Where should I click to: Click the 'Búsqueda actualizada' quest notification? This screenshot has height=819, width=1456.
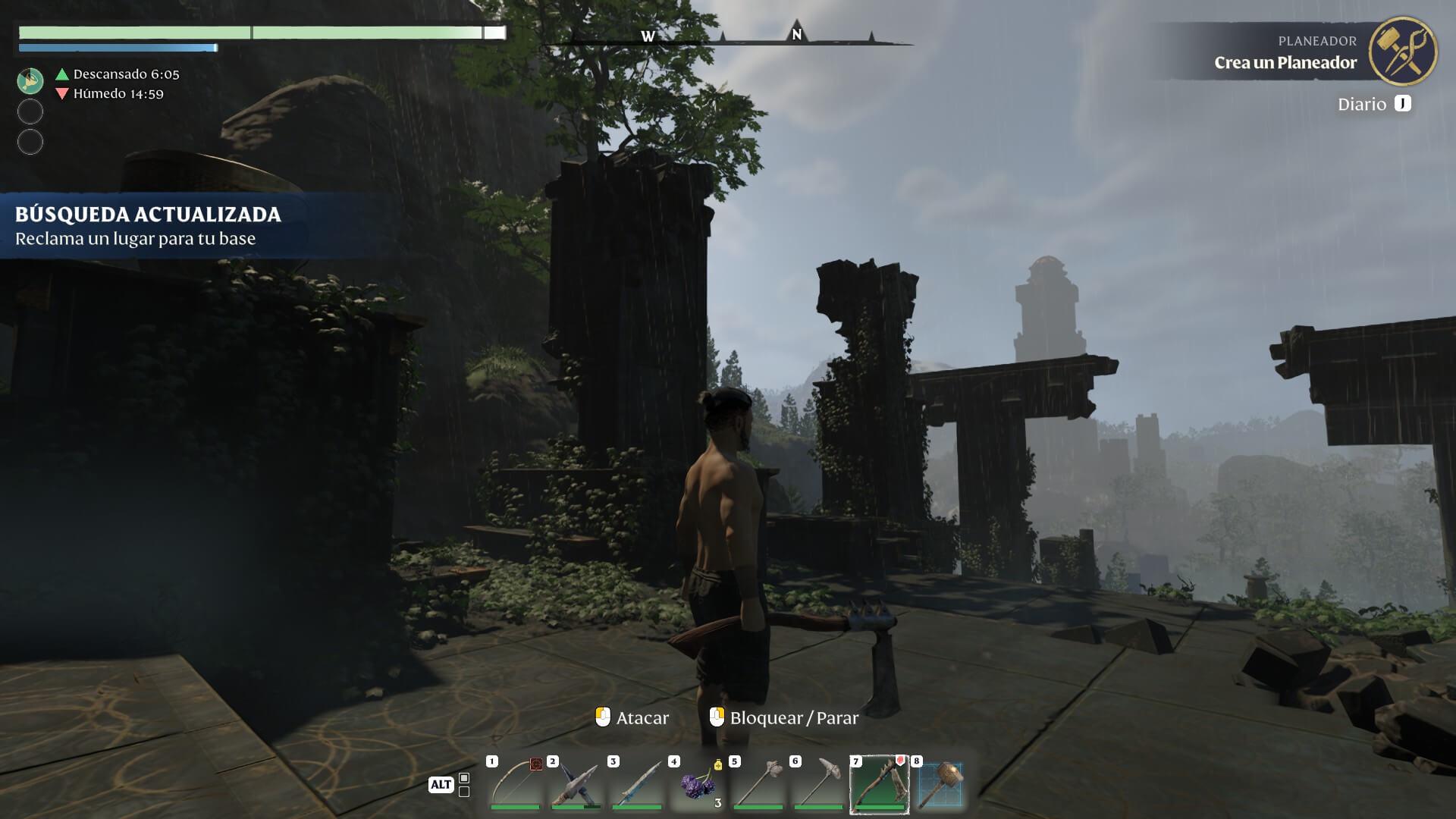click(x=148, y=226)
